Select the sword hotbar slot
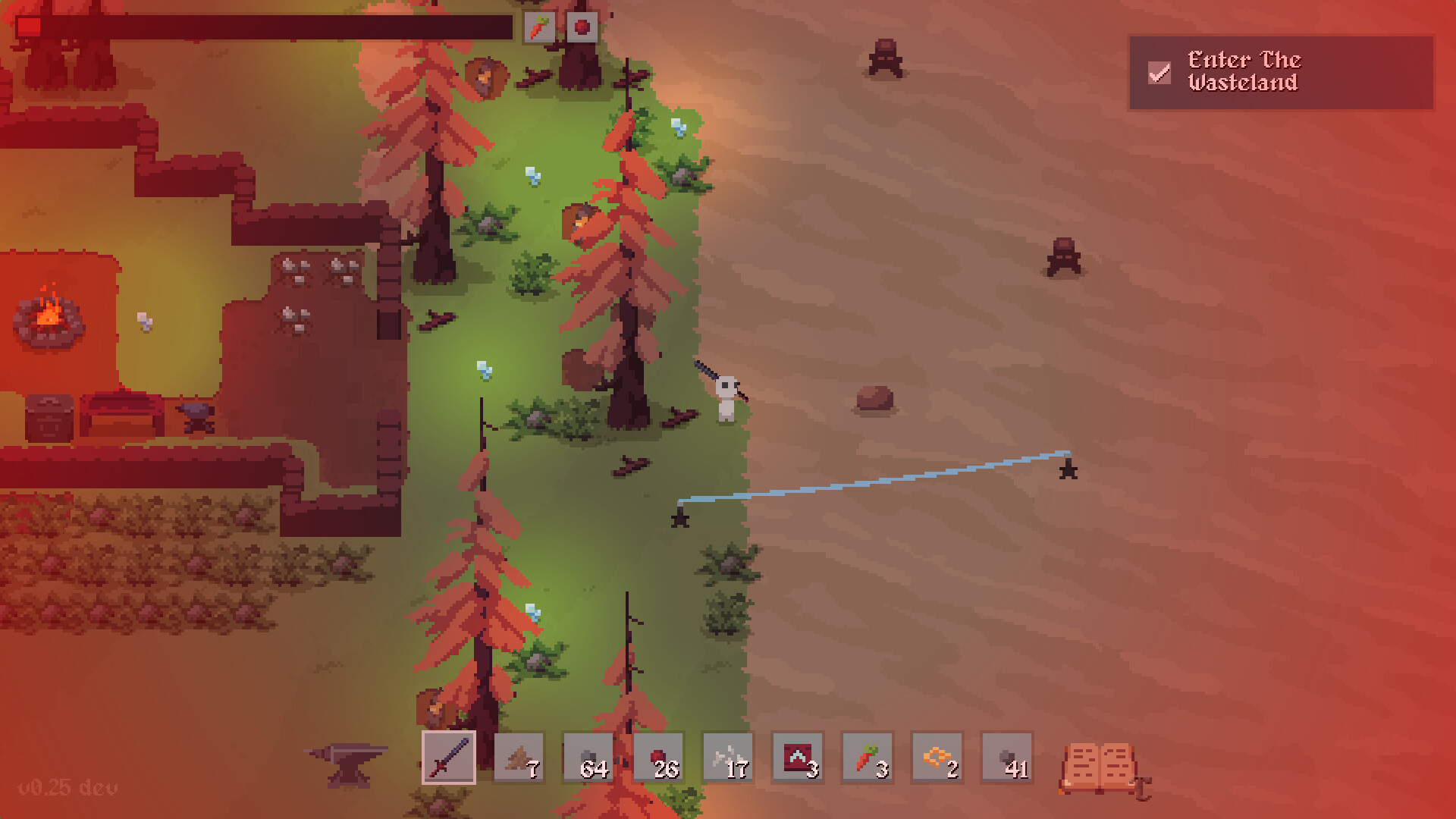Image resolution: width=1456 pixels, height=819 pixels. click(x=448, y=757)
